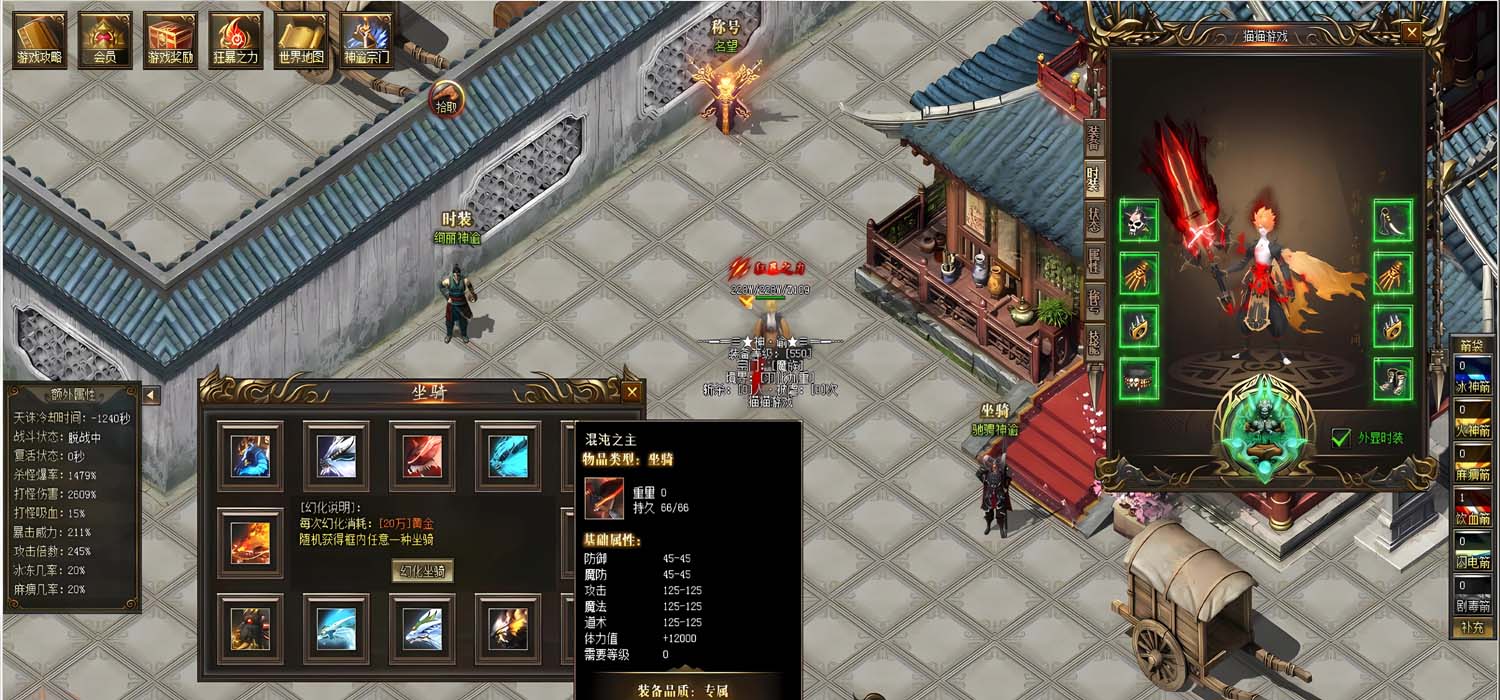Click the 幻化坐骑 transform mount button
Screen dimensions: 1500x700
click(421, 571)
